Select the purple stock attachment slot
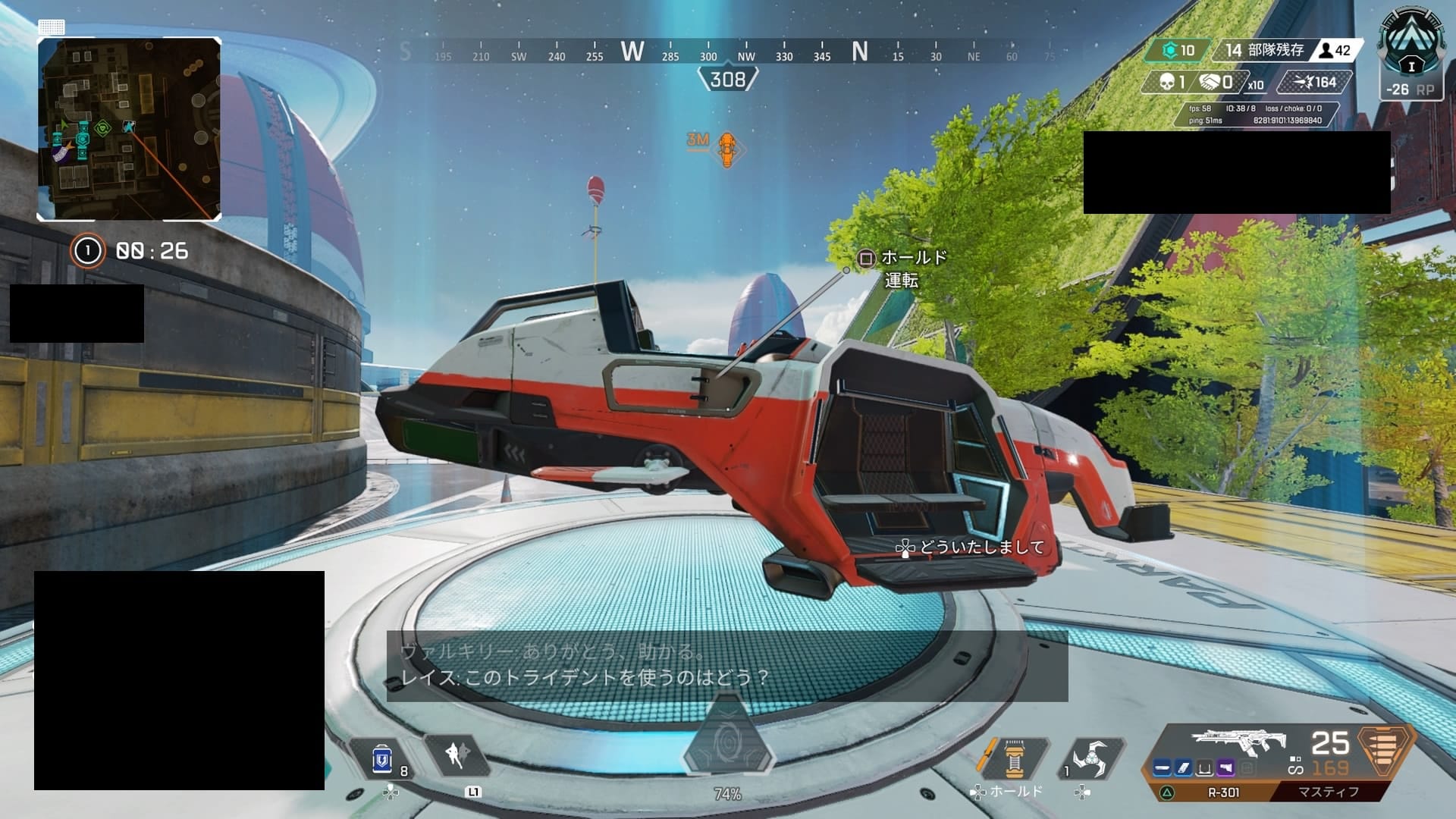This screenshot has height=819, width=1456. click(1226, 768)
